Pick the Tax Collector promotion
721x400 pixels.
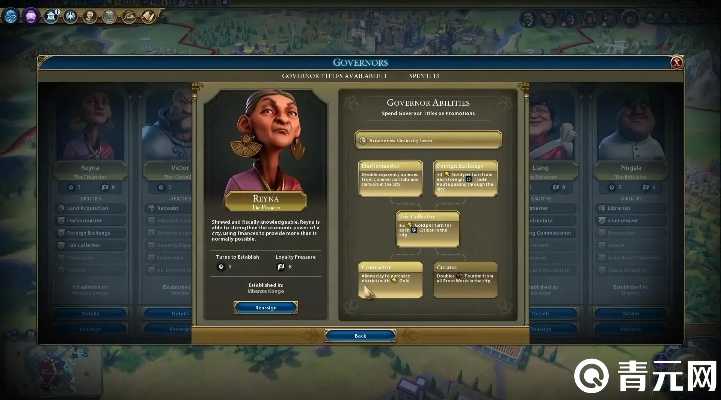[x=428, y=228]
